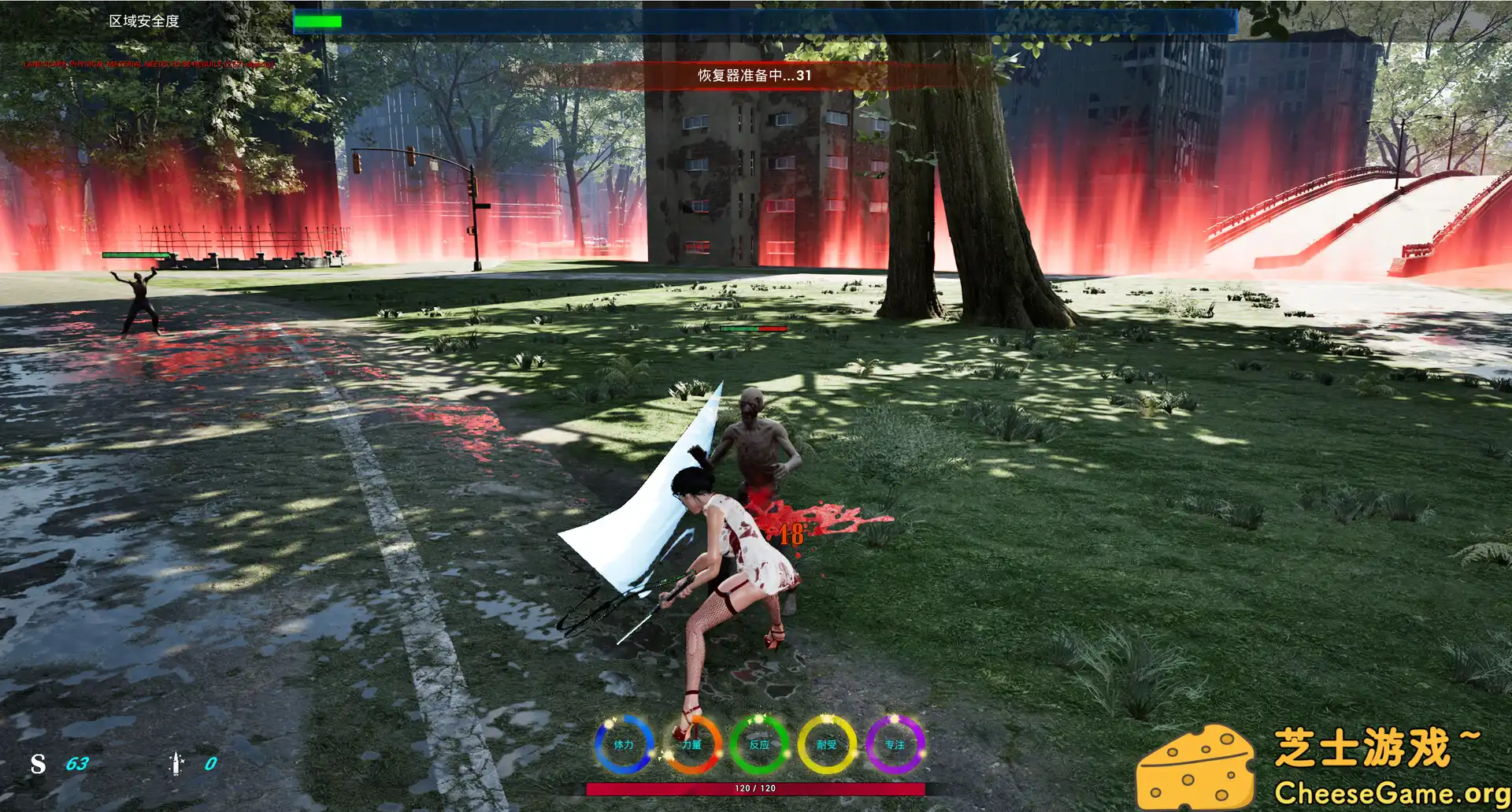1512x812 pixels.
Task: Click the white S currency symbol
Action: [35, 763]
